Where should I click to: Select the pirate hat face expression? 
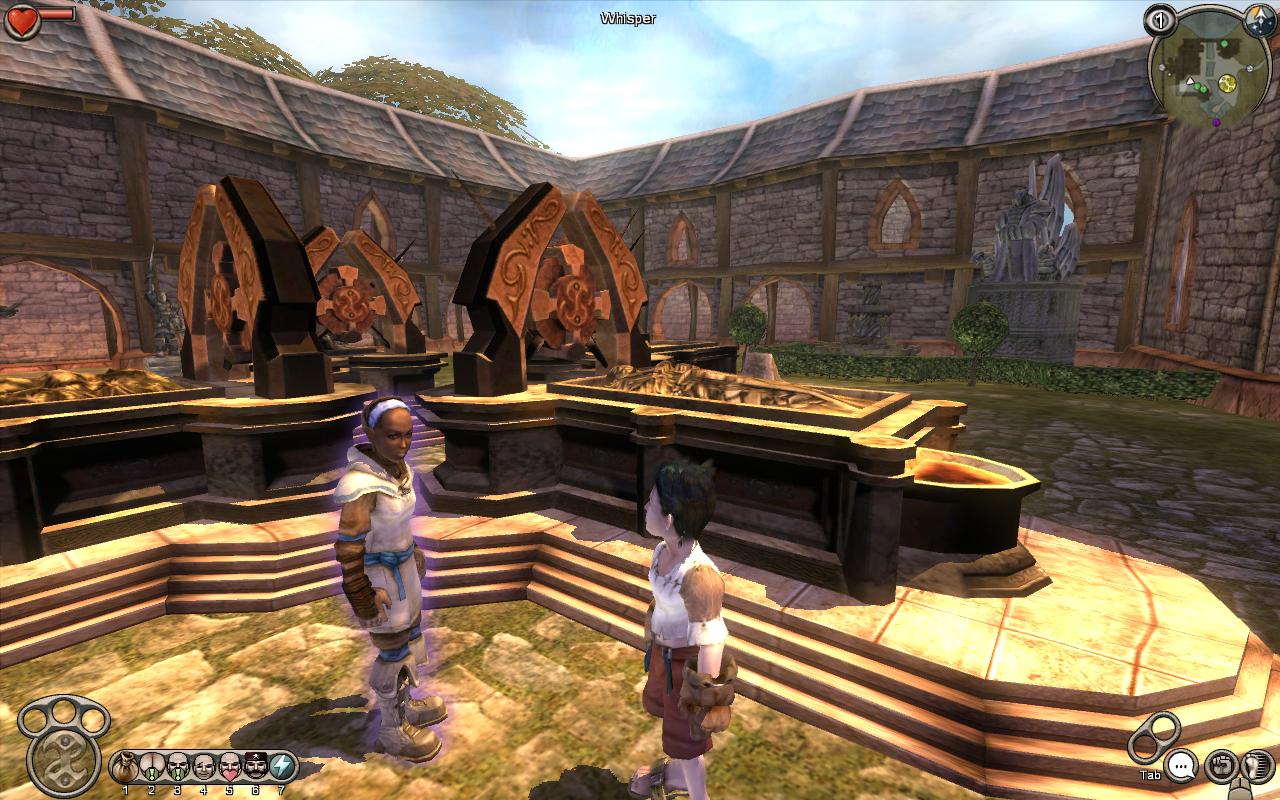(256, 767)
